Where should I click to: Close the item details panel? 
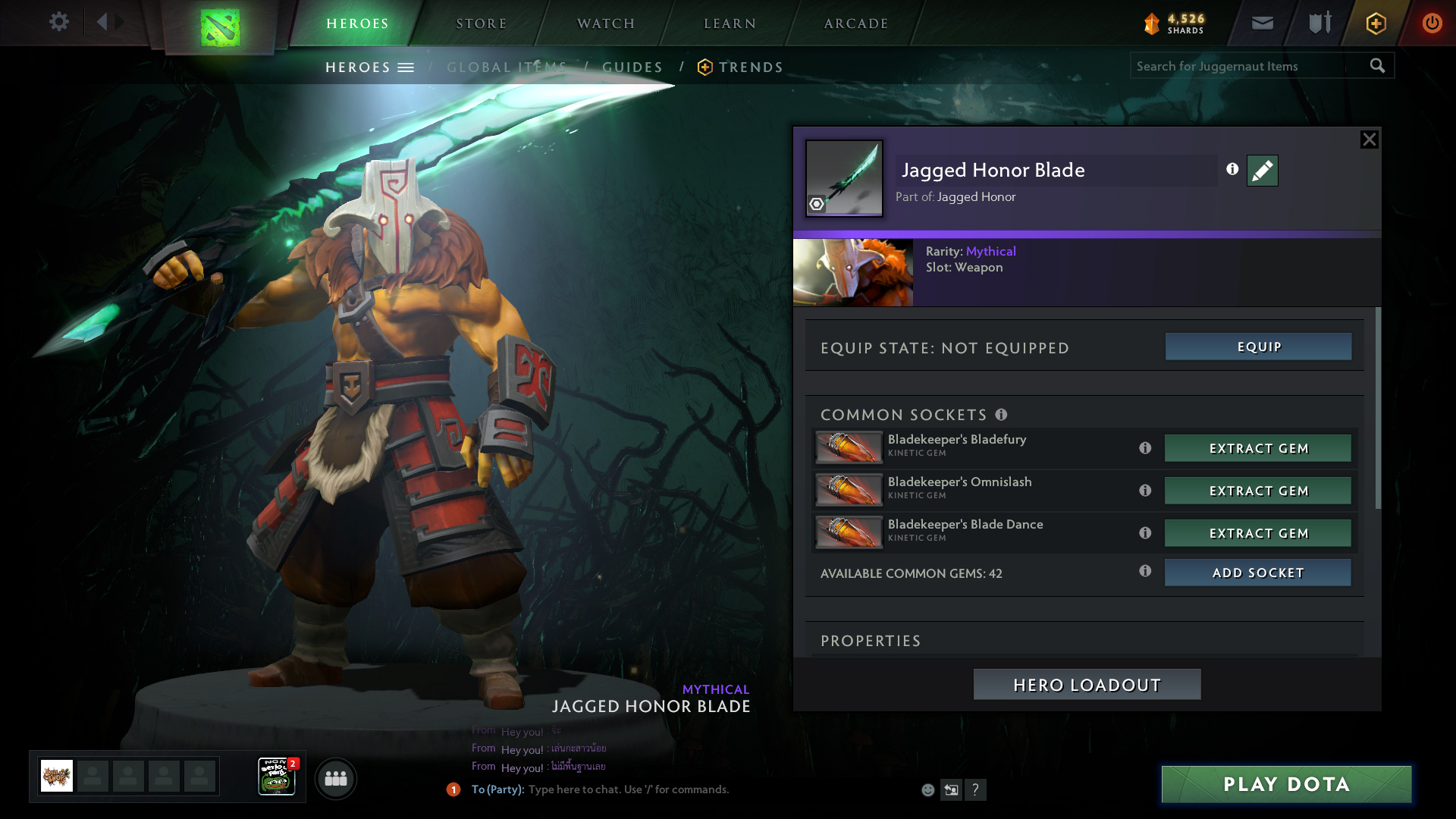(x=1369, y=140)
